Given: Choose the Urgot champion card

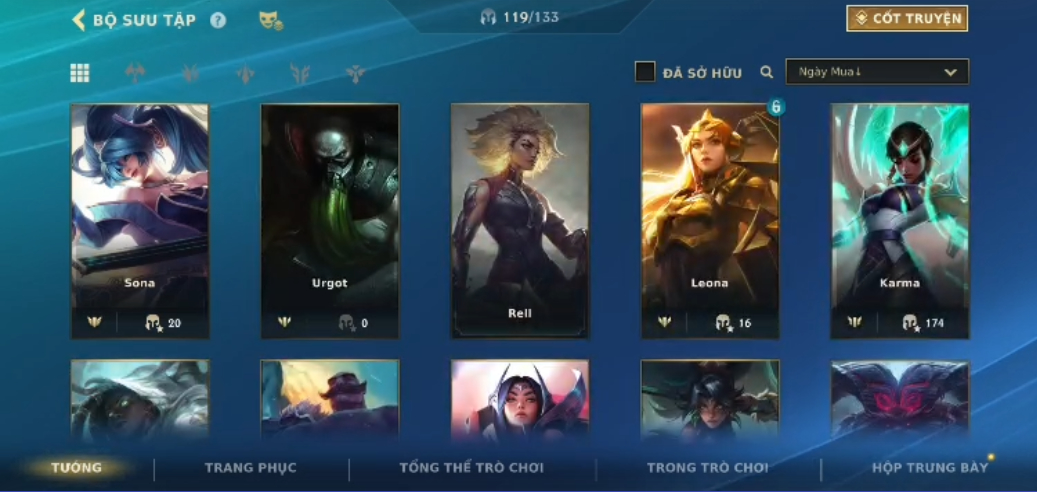Looking at the screenshot, I should (330, 220).
